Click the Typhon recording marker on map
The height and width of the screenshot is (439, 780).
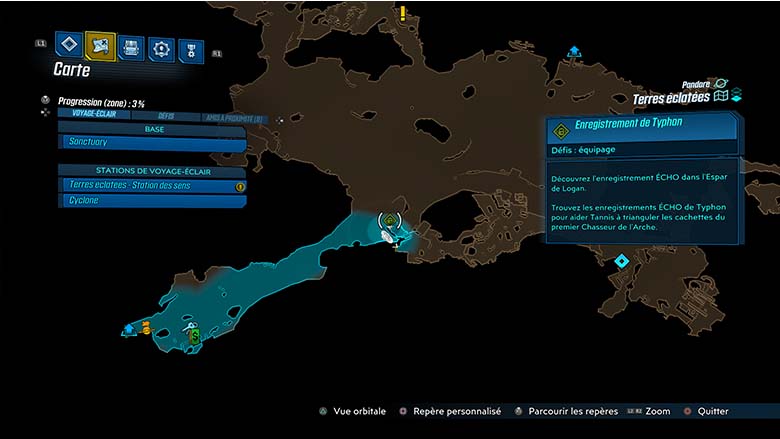click(x=390, y=220)
